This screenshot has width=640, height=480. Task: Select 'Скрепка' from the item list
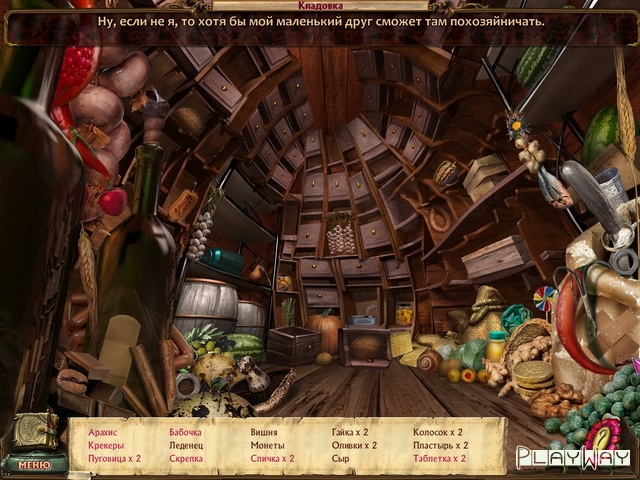click(x=186, y=458)
